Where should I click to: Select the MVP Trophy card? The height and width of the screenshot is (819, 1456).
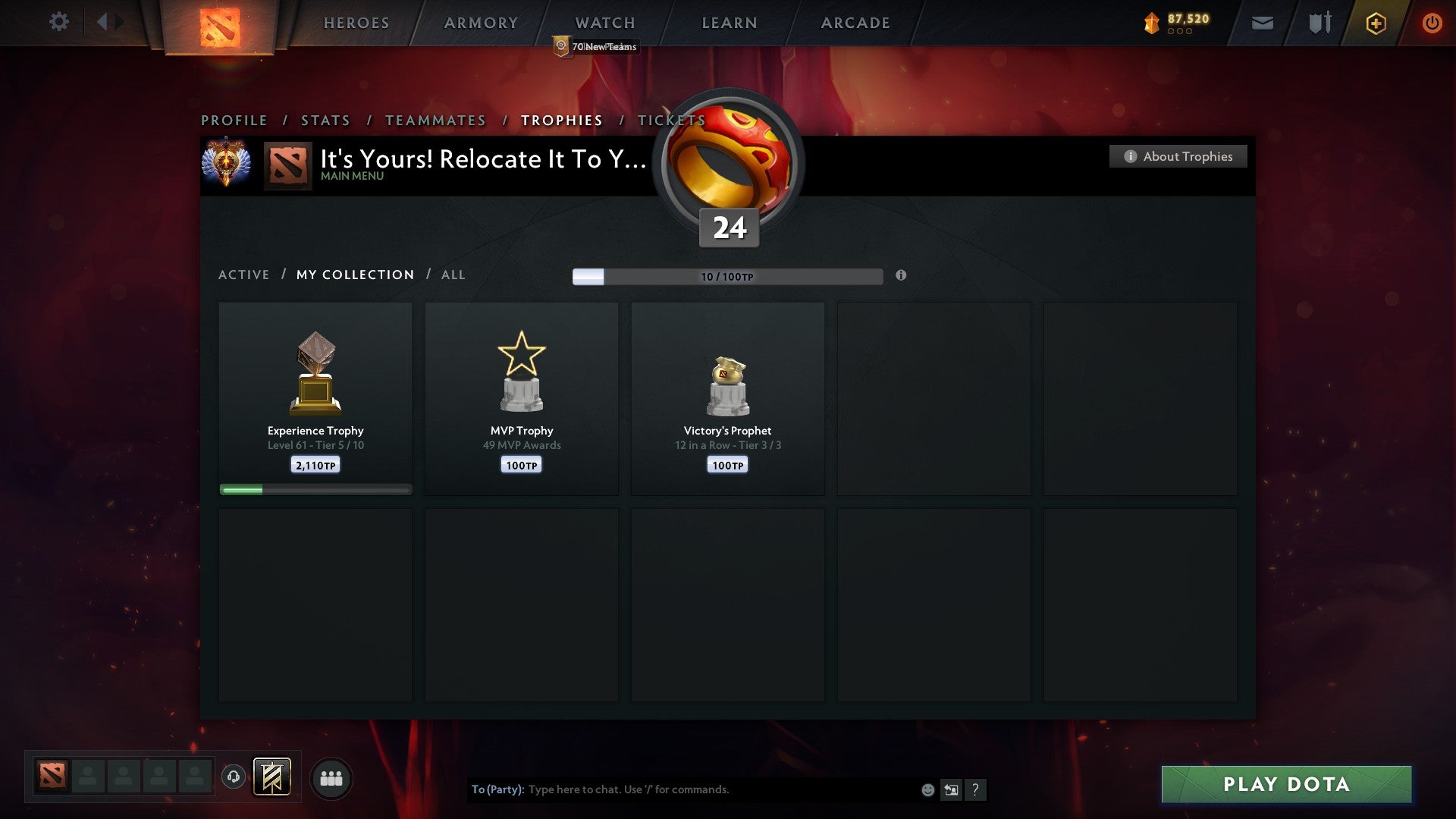click(521, 398)
